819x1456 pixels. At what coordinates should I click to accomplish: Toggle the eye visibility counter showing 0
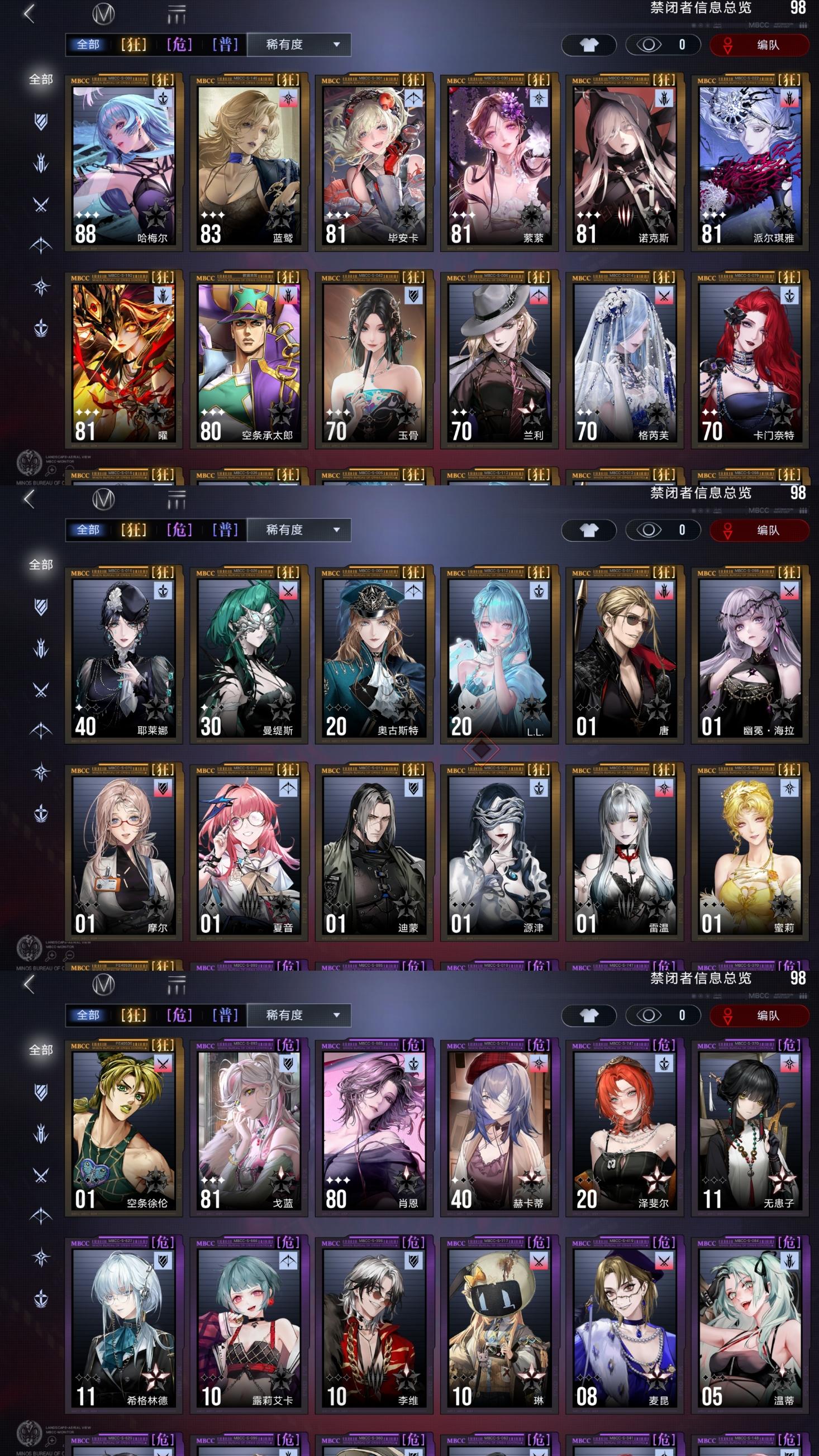pyautogui.click(x=663, y=45)
